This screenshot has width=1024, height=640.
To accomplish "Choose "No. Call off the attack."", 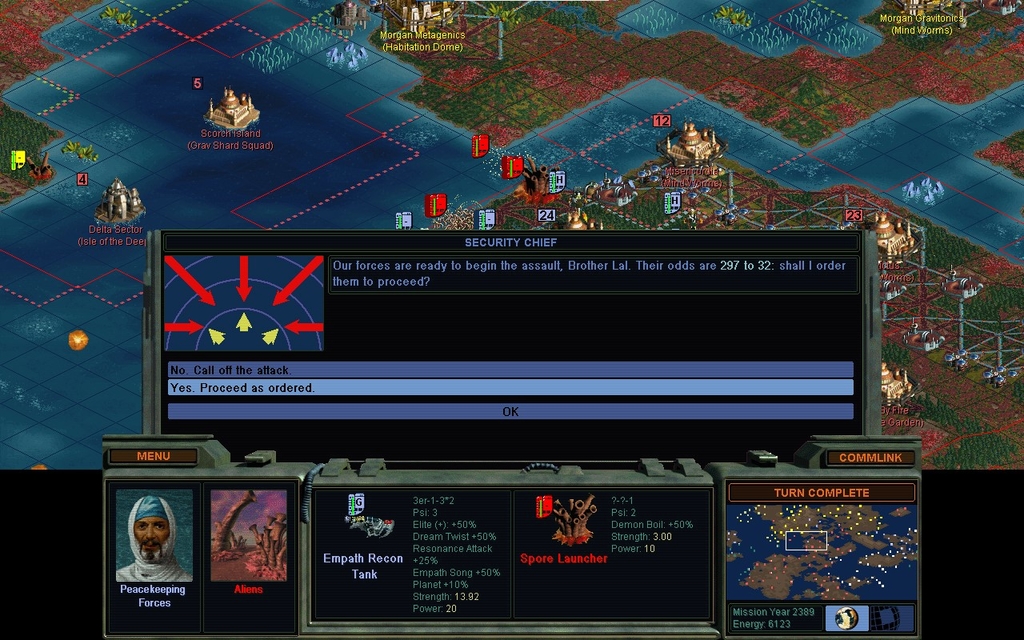I will point(510,370).
